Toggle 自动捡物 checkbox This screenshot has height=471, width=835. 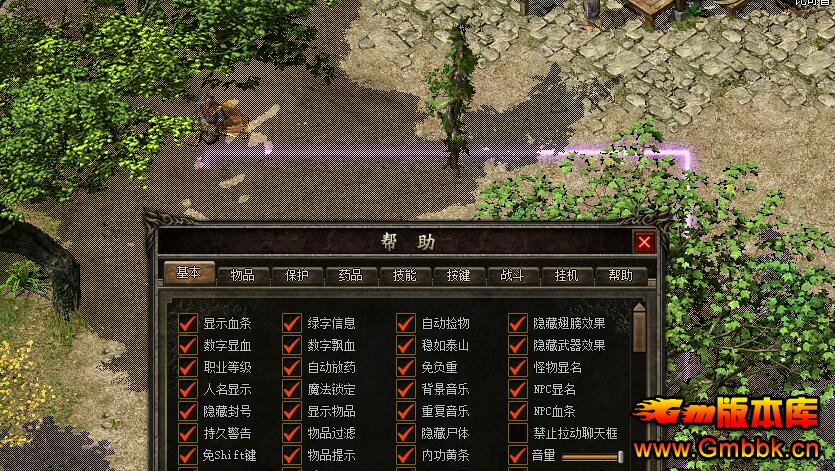pyautogui.click(x=405, y=324)
